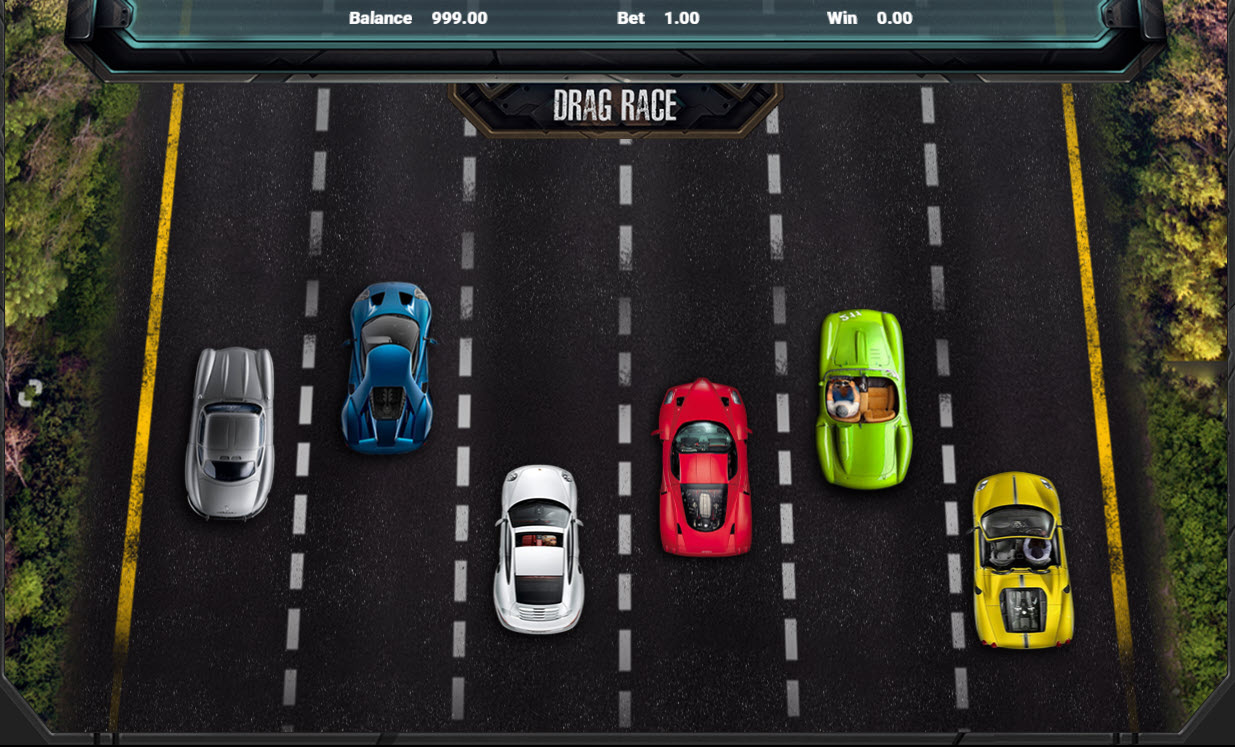1235x747 pixels.
Task: Choose the blue supercar
Action: [x=388, y=368]
